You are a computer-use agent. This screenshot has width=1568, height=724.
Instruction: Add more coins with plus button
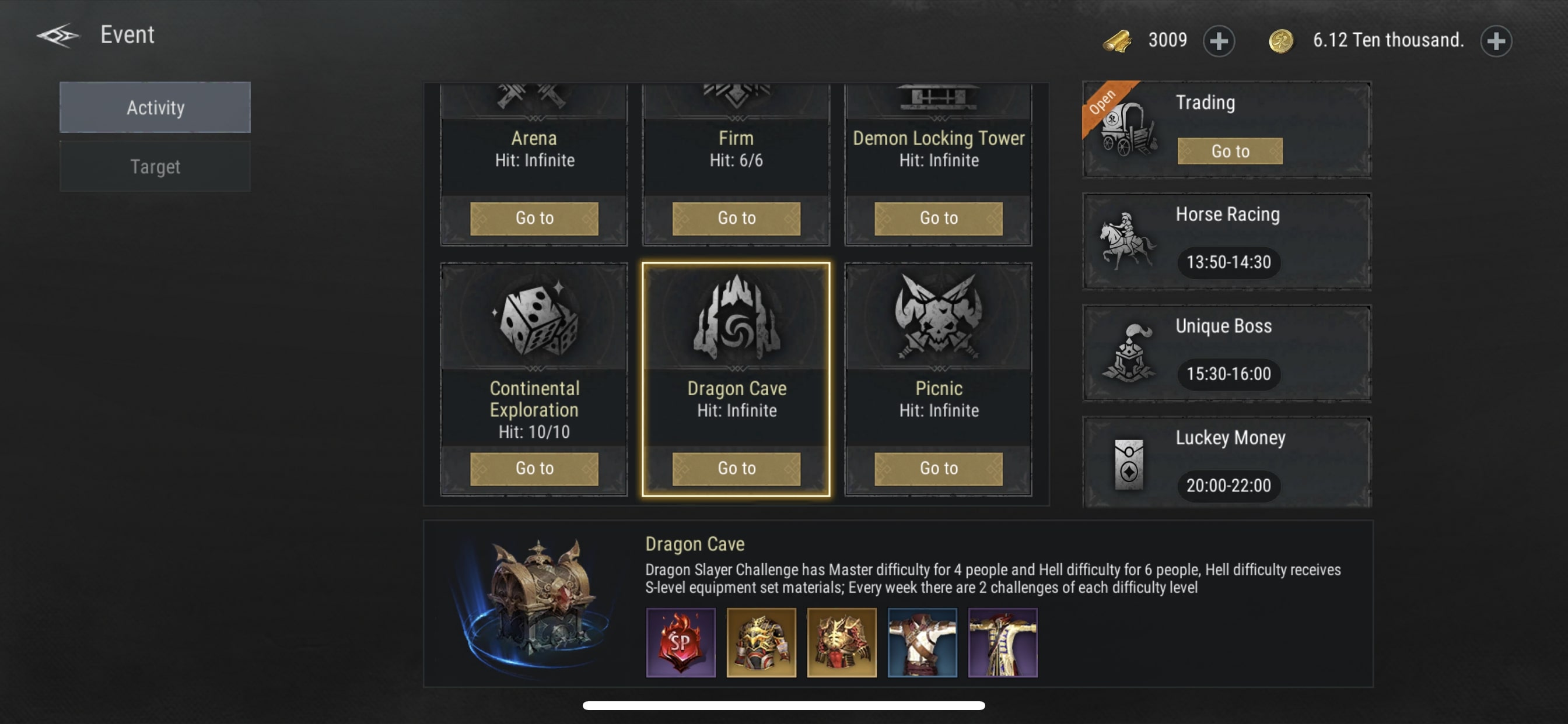coord(1496,41)
